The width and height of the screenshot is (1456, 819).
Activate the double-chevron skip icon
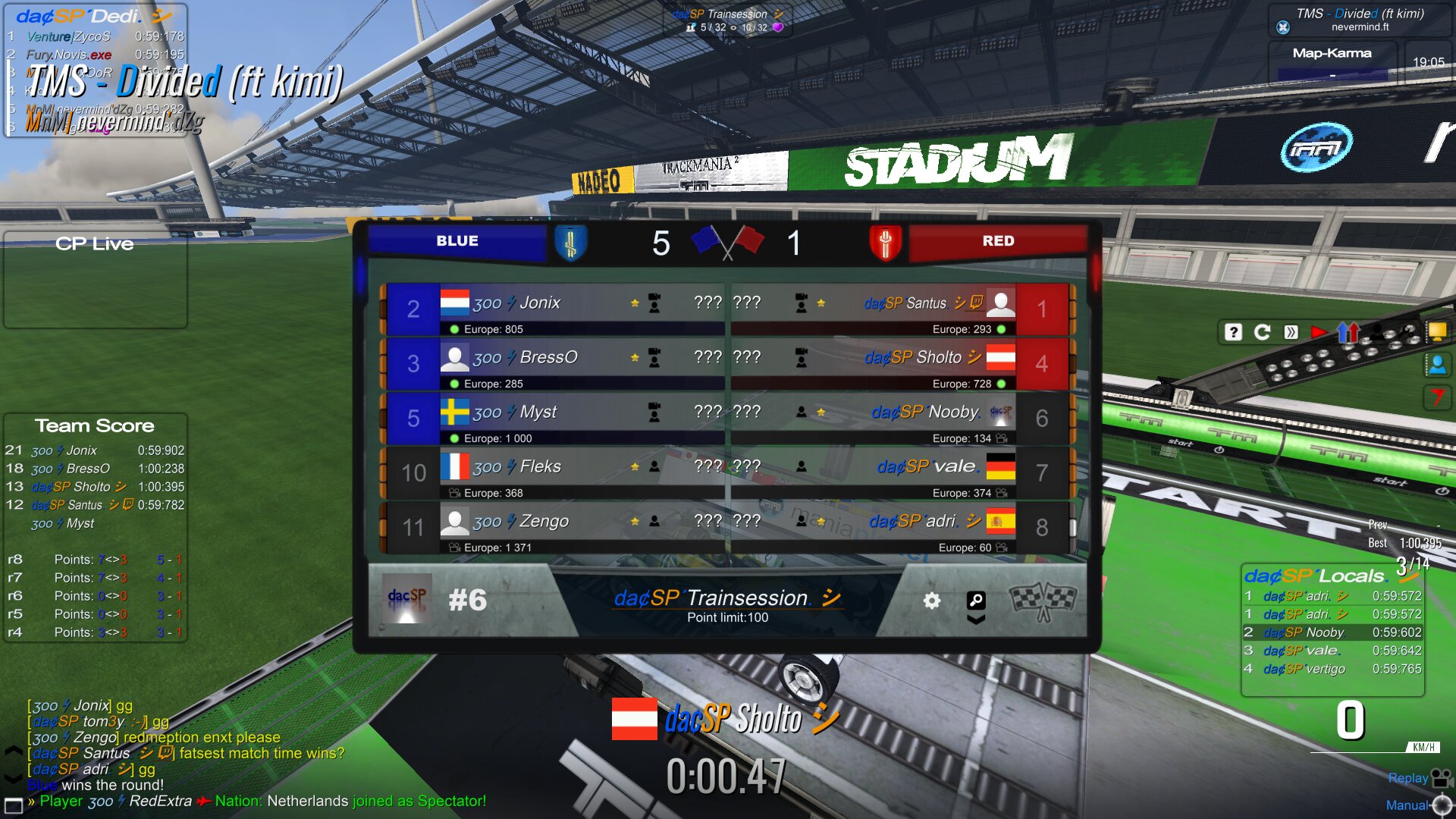click(1291, 332)
